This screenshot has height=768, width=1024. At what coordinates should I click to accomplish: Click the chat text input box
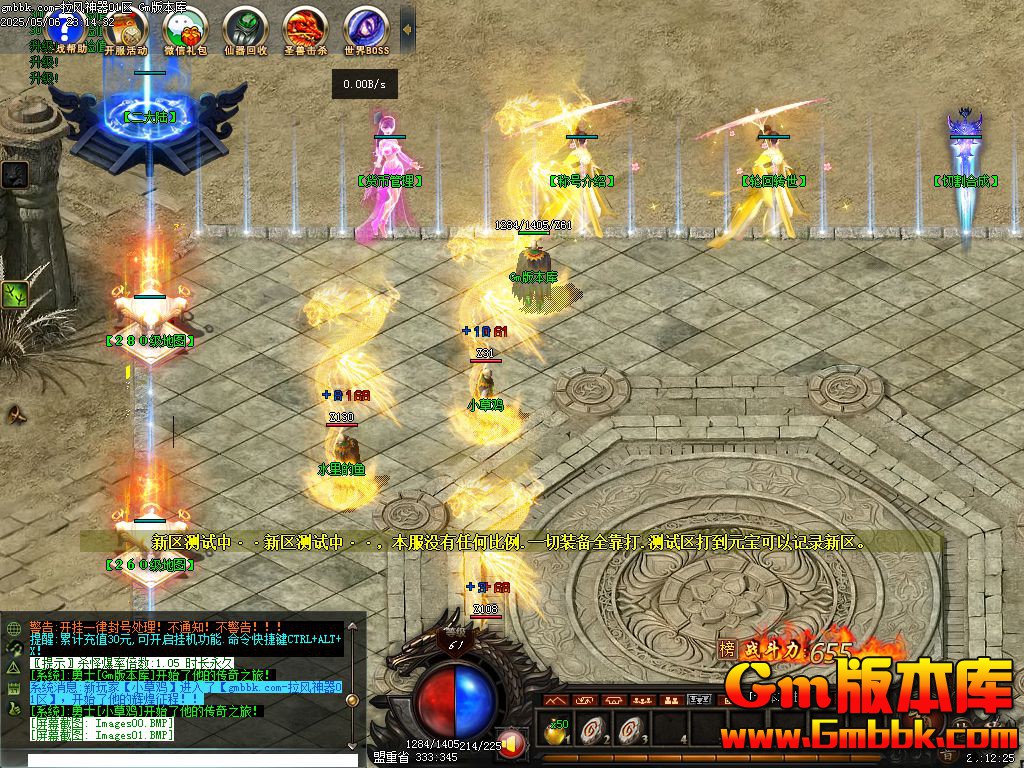[x=180, y=760]
